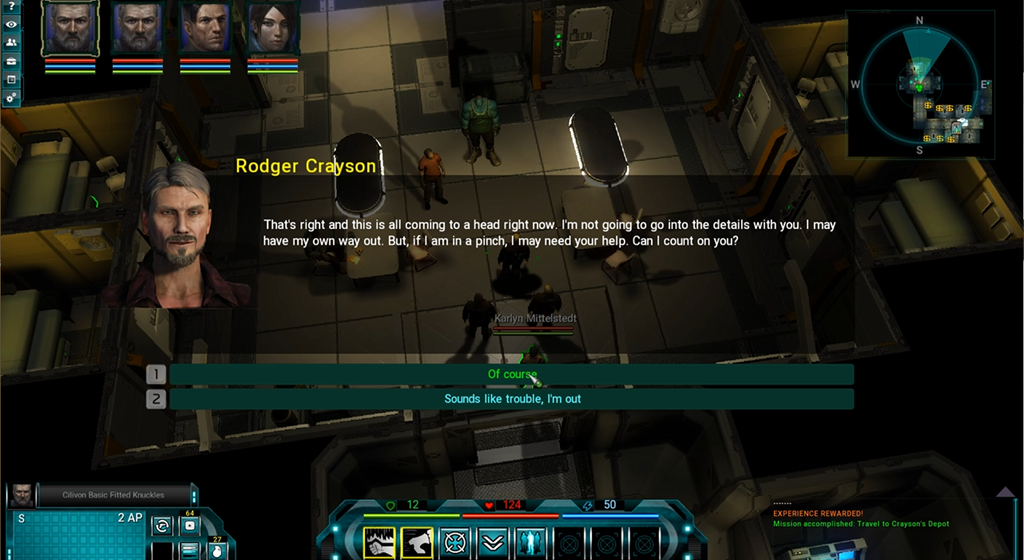Select the scarred dark-haired man portrait

point(205,28)
